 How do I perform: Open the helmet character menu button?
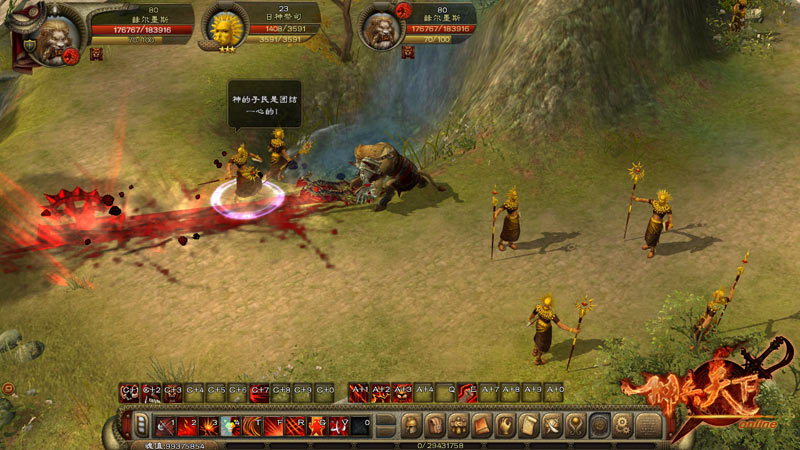point(411,425)
